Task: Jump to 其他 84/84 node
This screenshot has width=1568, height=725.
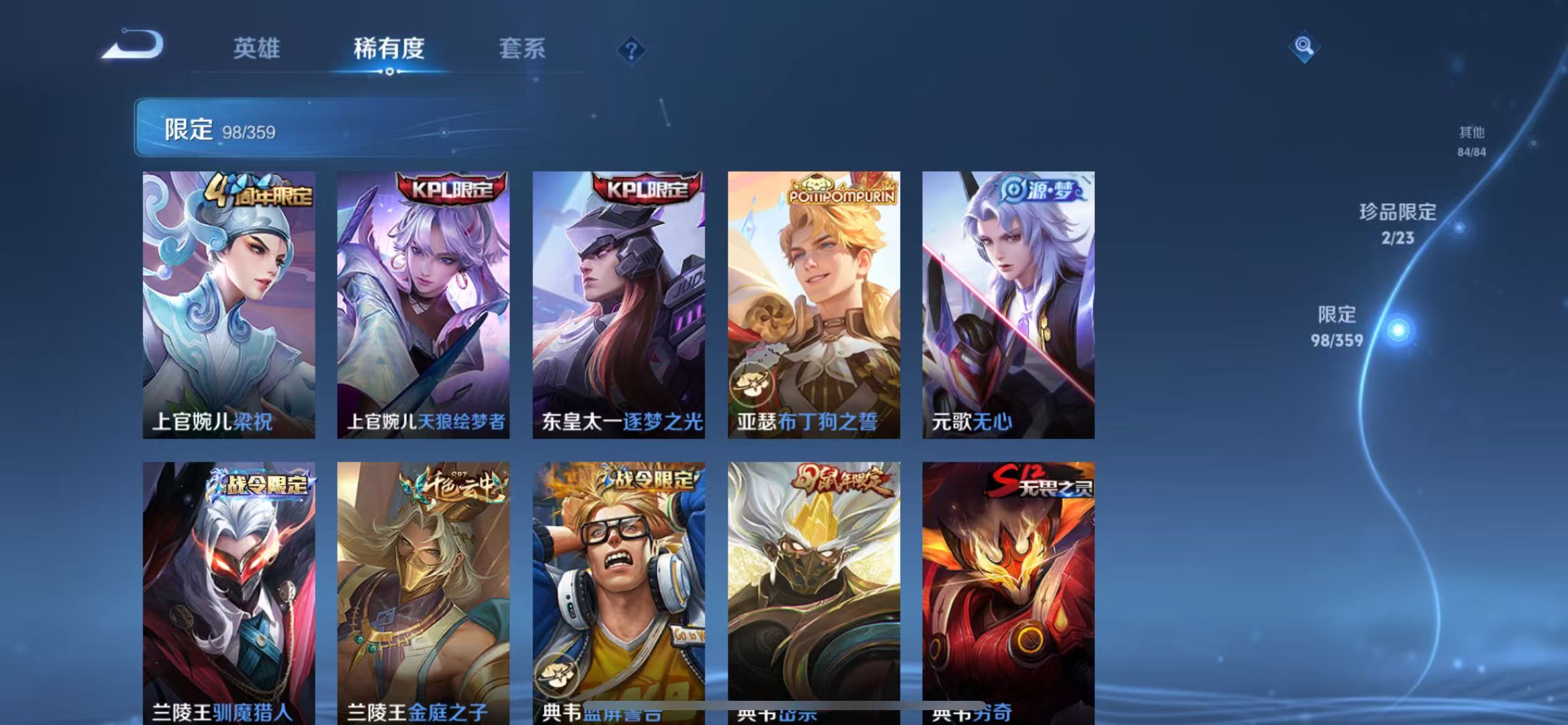Action: [x=1472, y=143]
